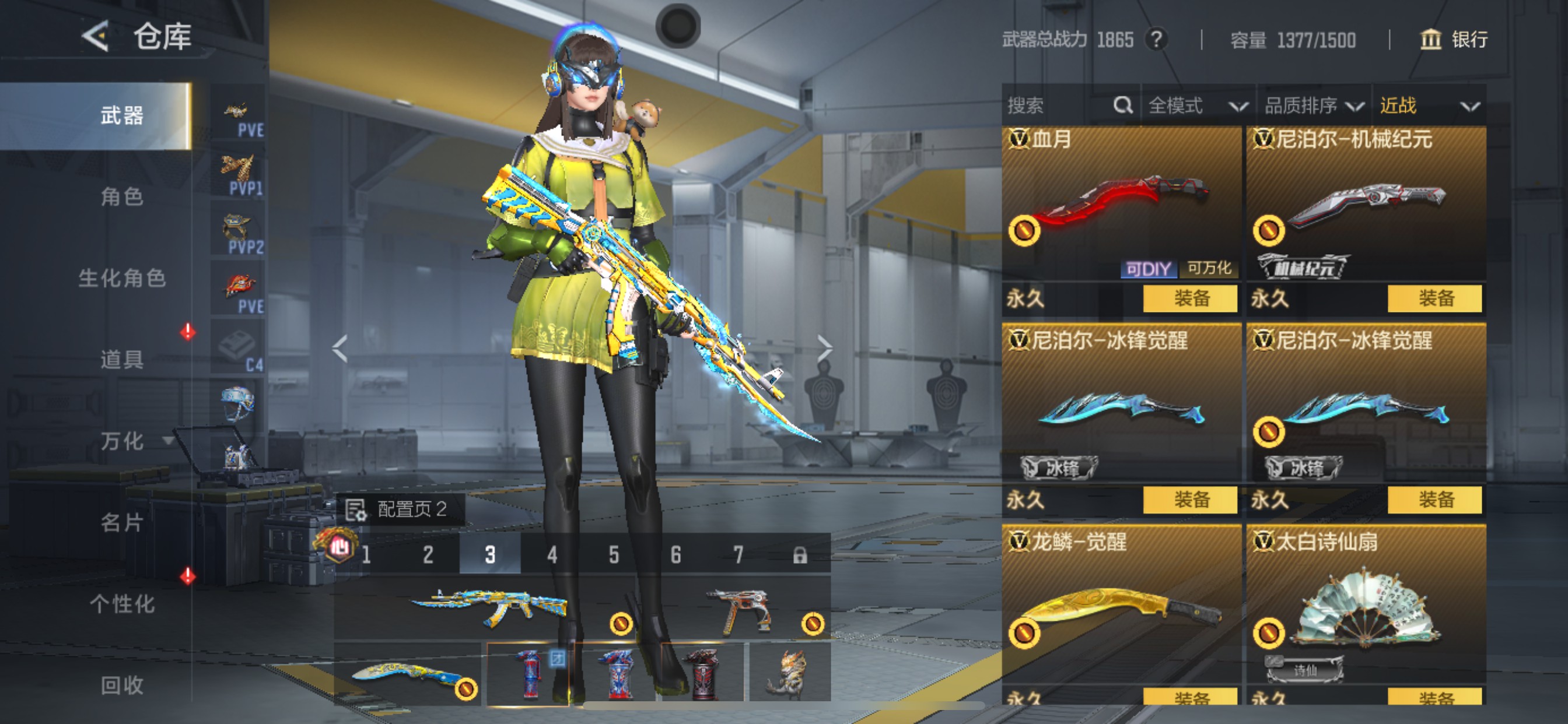This screenshot has width=1568, height=724.
Task: Select the 道具 category
Action: pos(122,359)
